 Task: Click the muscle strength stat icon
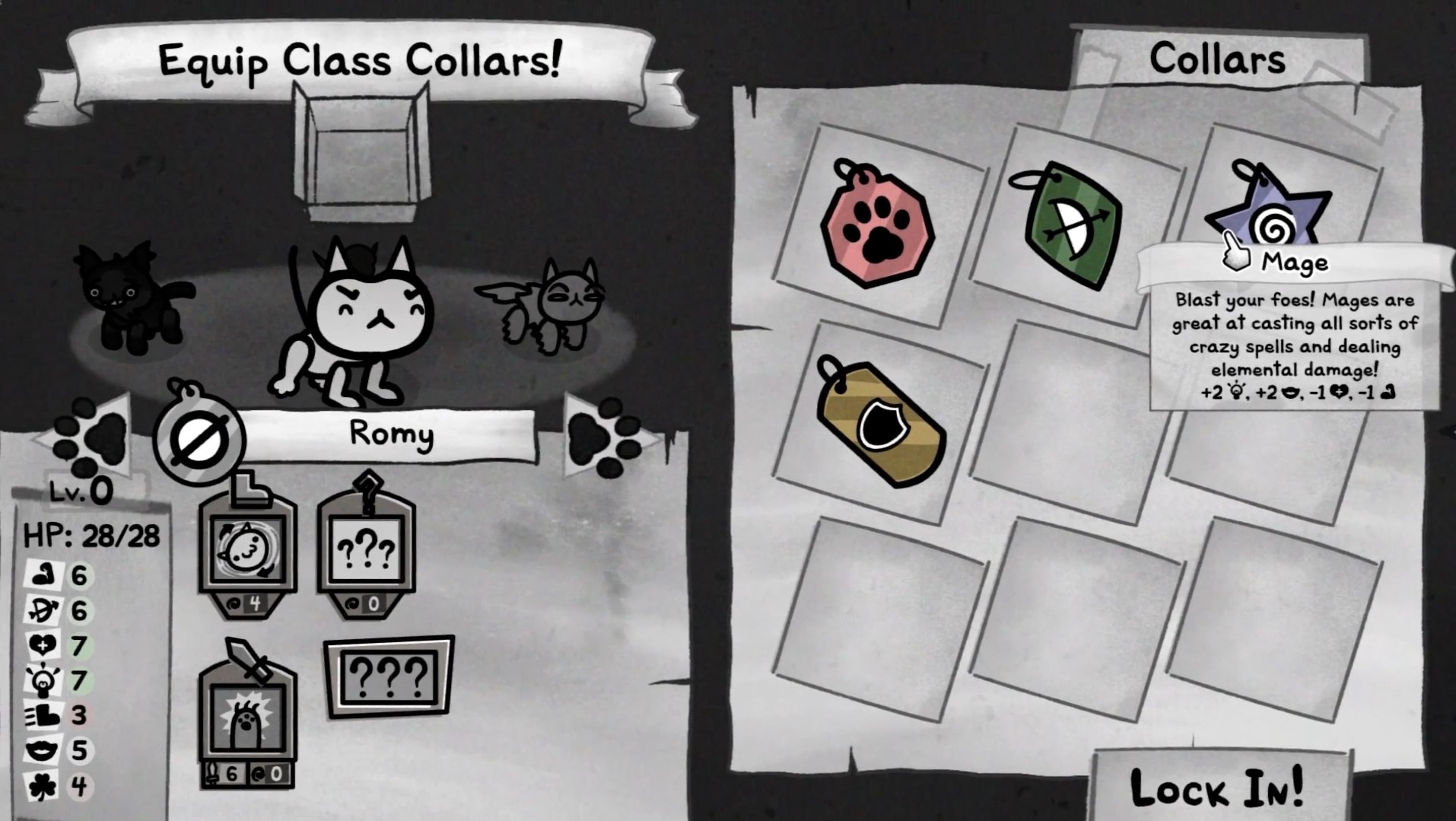coord(46,576)
